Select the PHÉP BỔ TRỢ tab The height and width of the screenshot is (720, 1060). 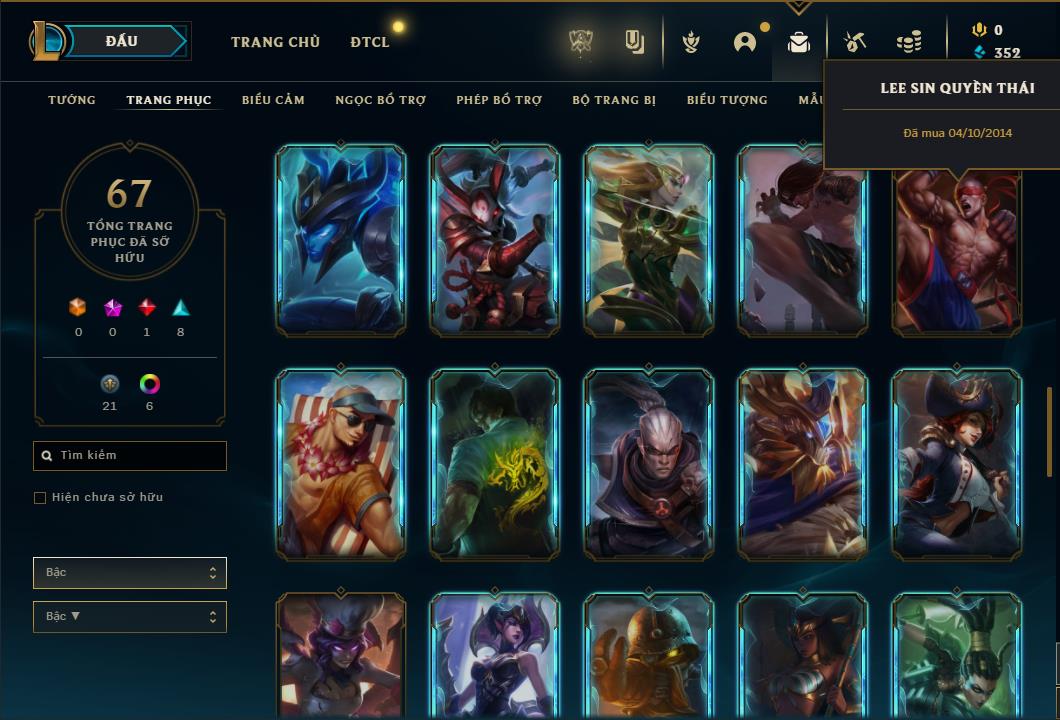pos(499,100)
